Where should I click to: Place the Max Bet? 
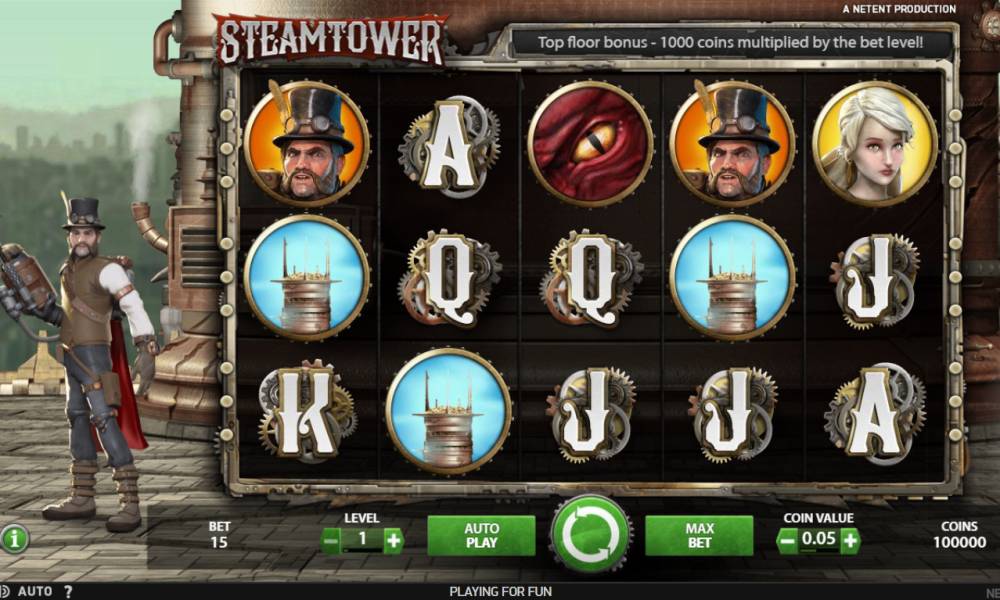698,536
